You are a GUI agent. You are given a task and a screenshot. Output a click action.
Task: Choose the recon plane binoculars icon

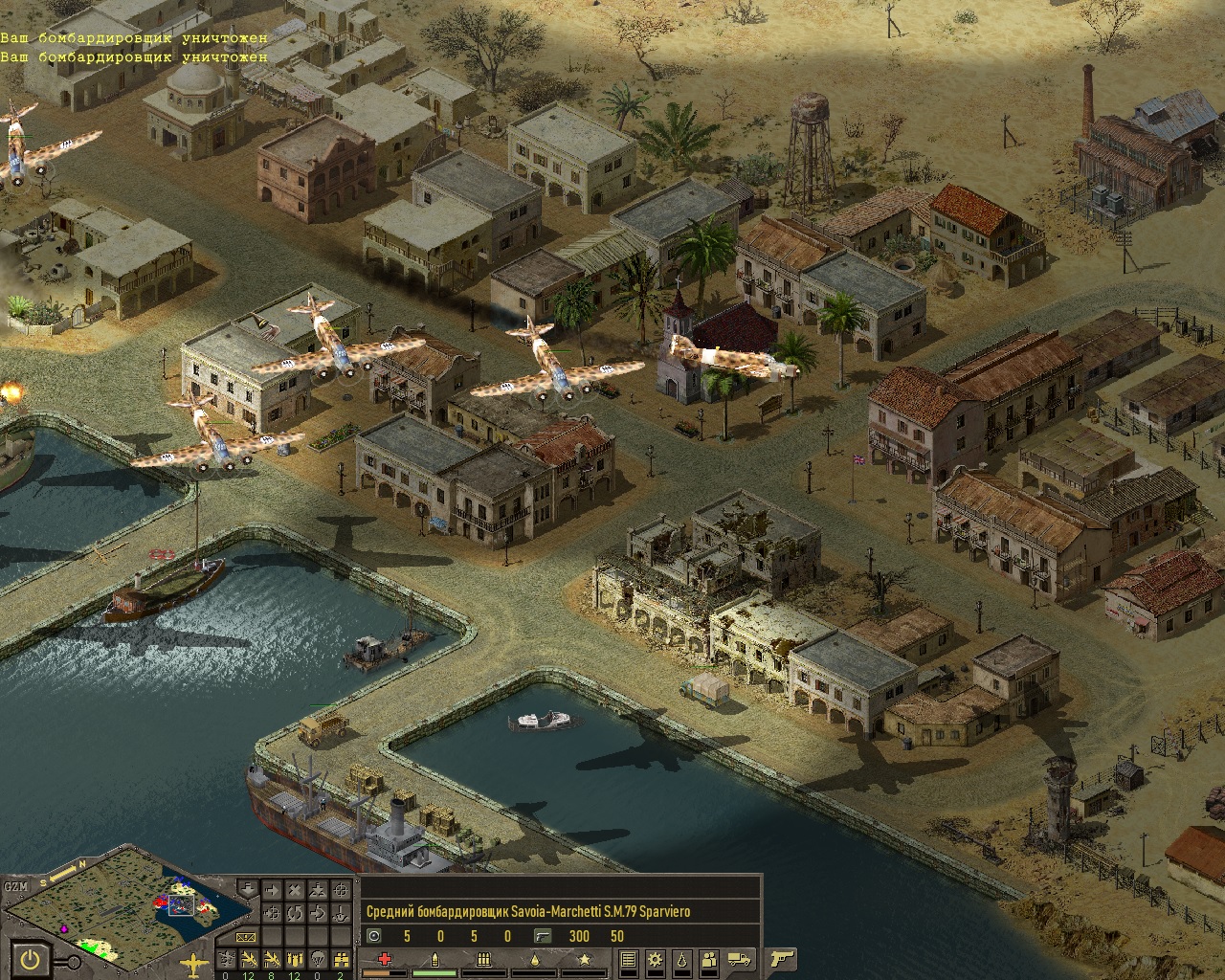coord(341,959)
